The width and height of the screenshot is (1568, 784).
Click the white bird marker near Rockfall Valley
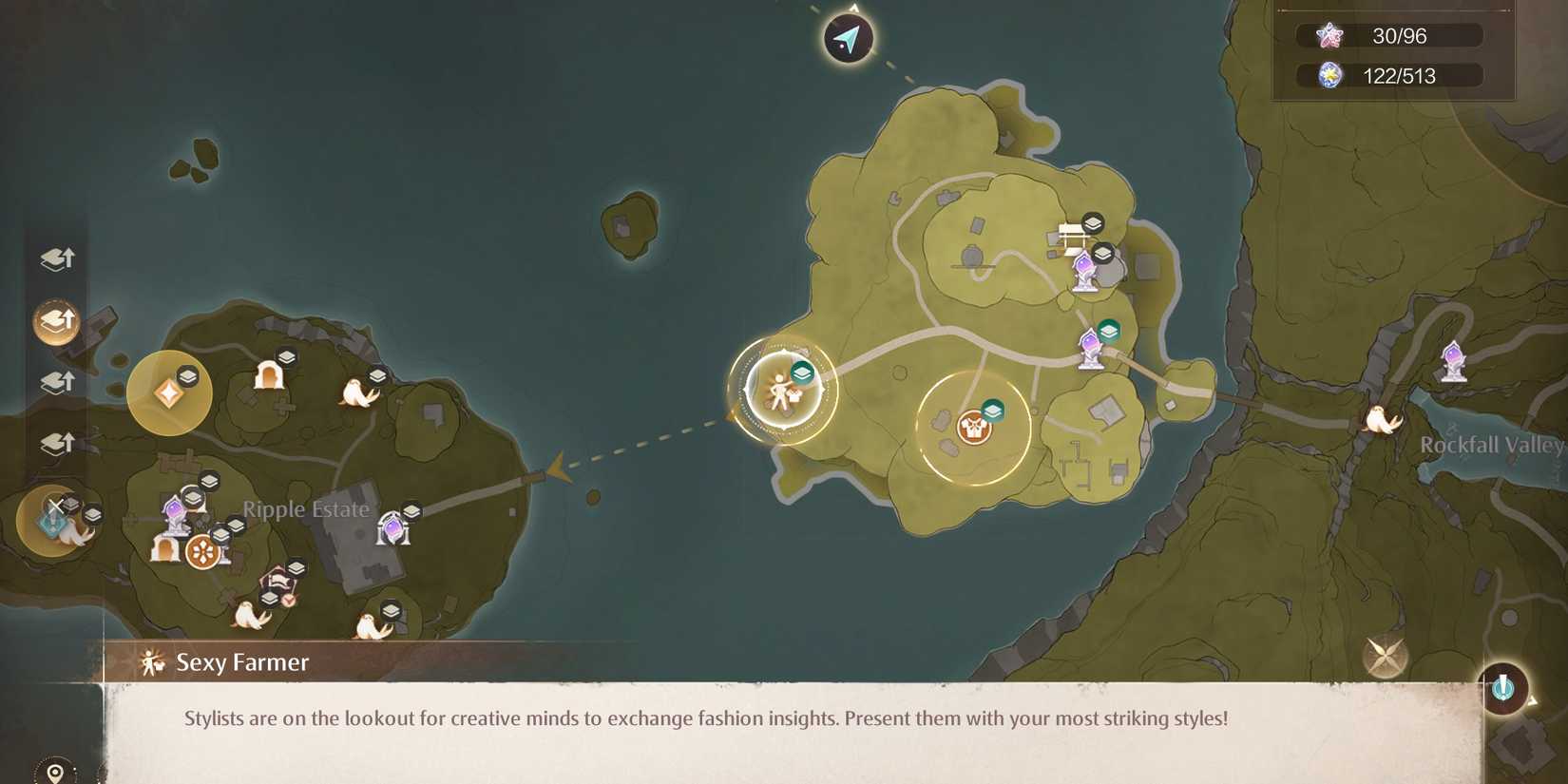(1383, 418)
